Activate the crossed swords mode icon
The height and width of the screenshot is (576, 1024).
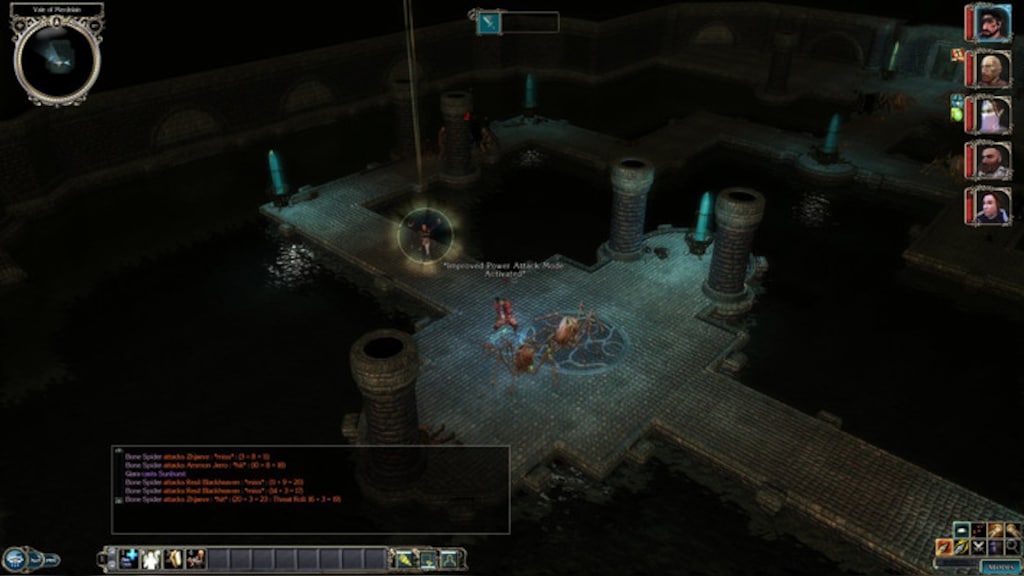coord(979,546)
